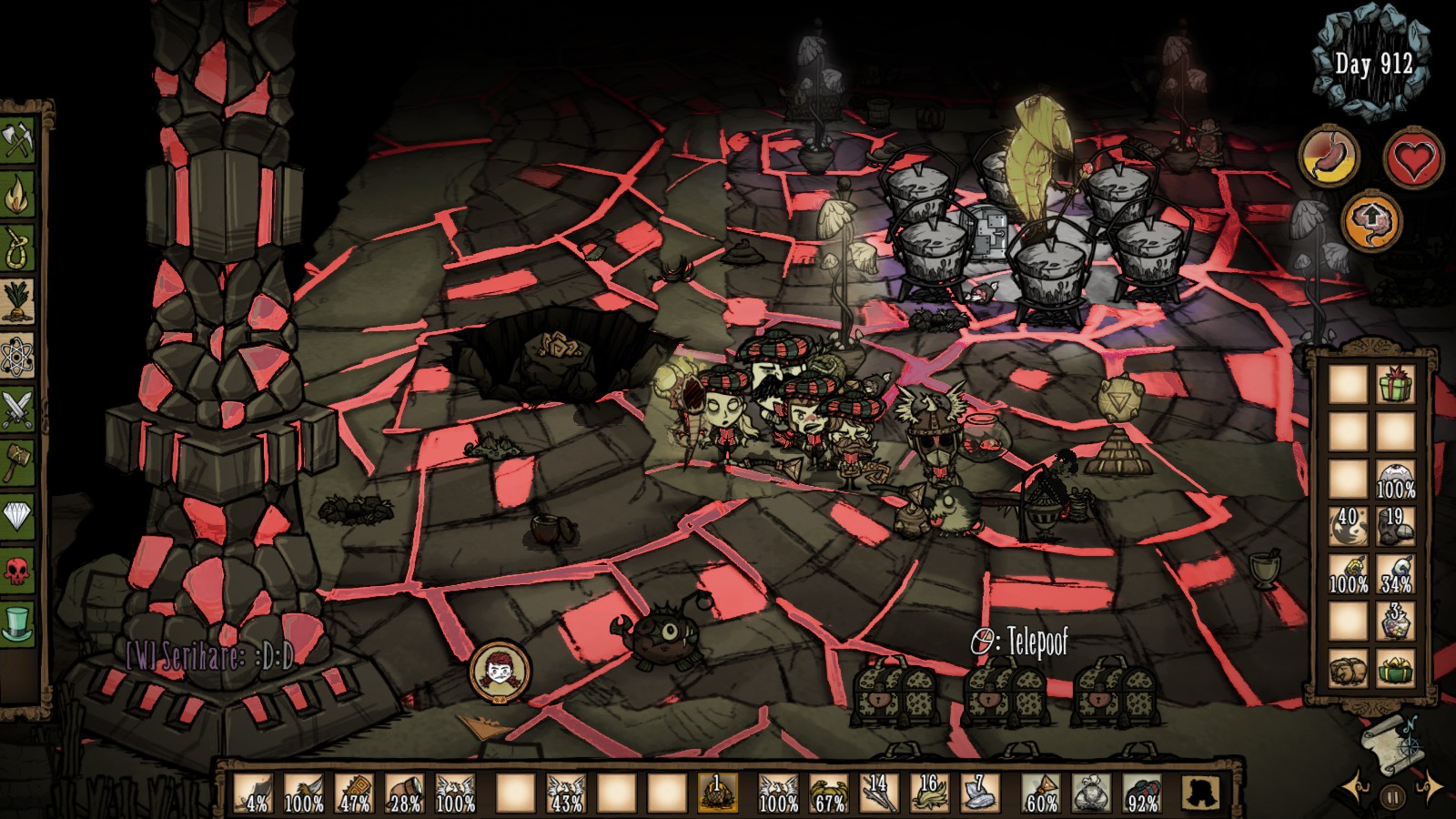Select the stack of 40 nightmare fuel
1456x819 pixels.
[1348, 528]
